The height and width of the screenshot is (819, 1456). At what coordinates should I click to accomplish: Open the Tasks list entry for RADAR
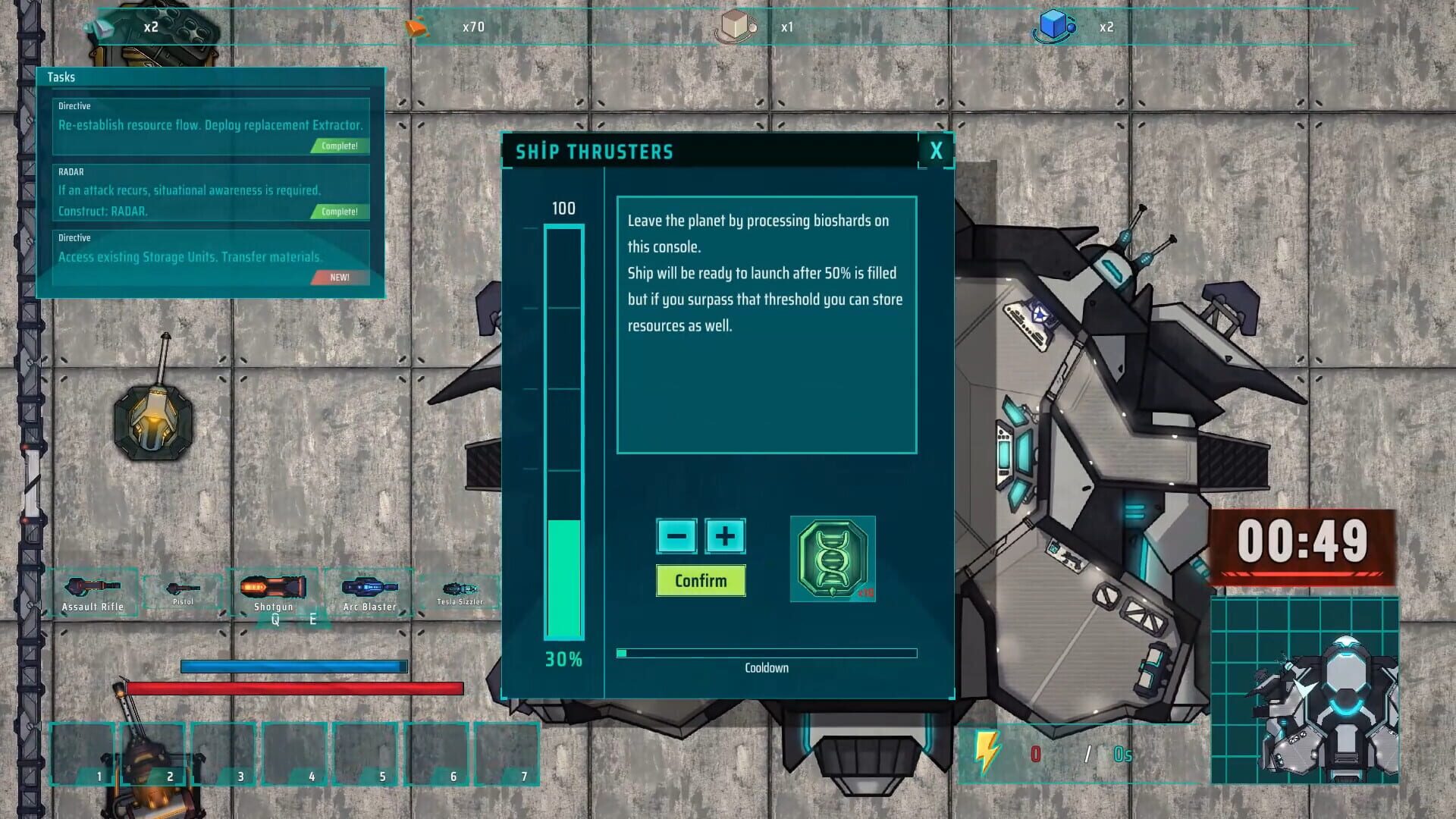(190, 191)
